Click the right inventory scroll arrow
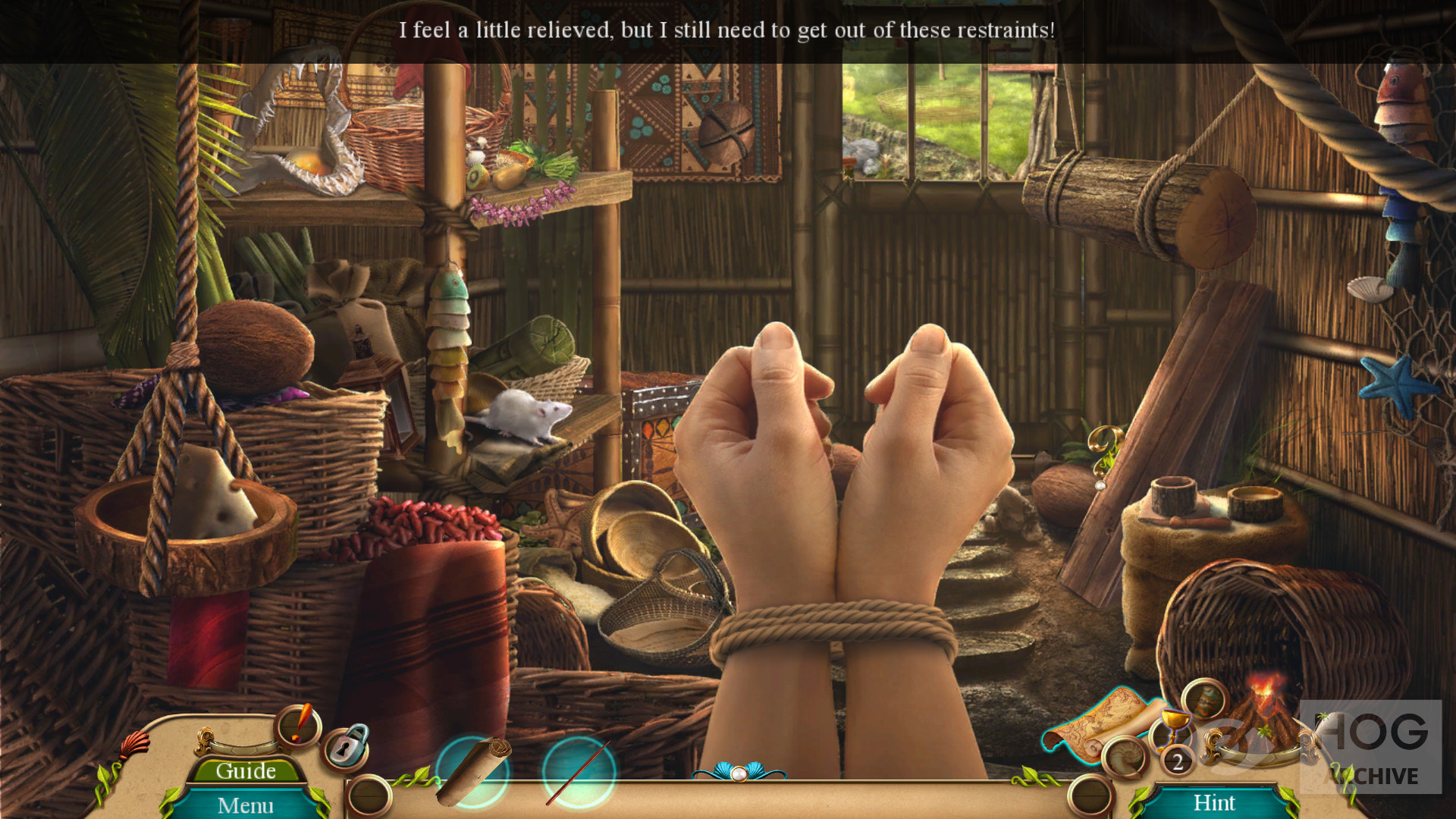The width and height of the screenshot is (1456, 819). 1090,795
